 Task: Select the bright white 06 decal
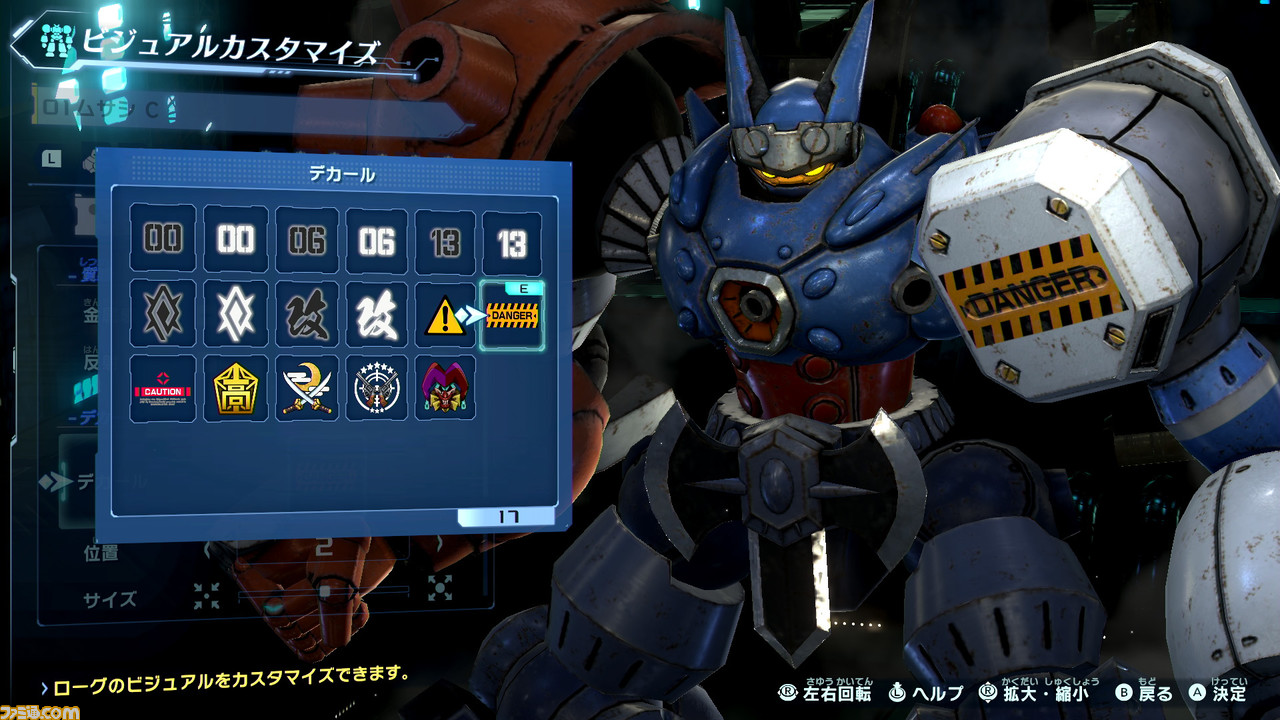(x=377, y=241)
